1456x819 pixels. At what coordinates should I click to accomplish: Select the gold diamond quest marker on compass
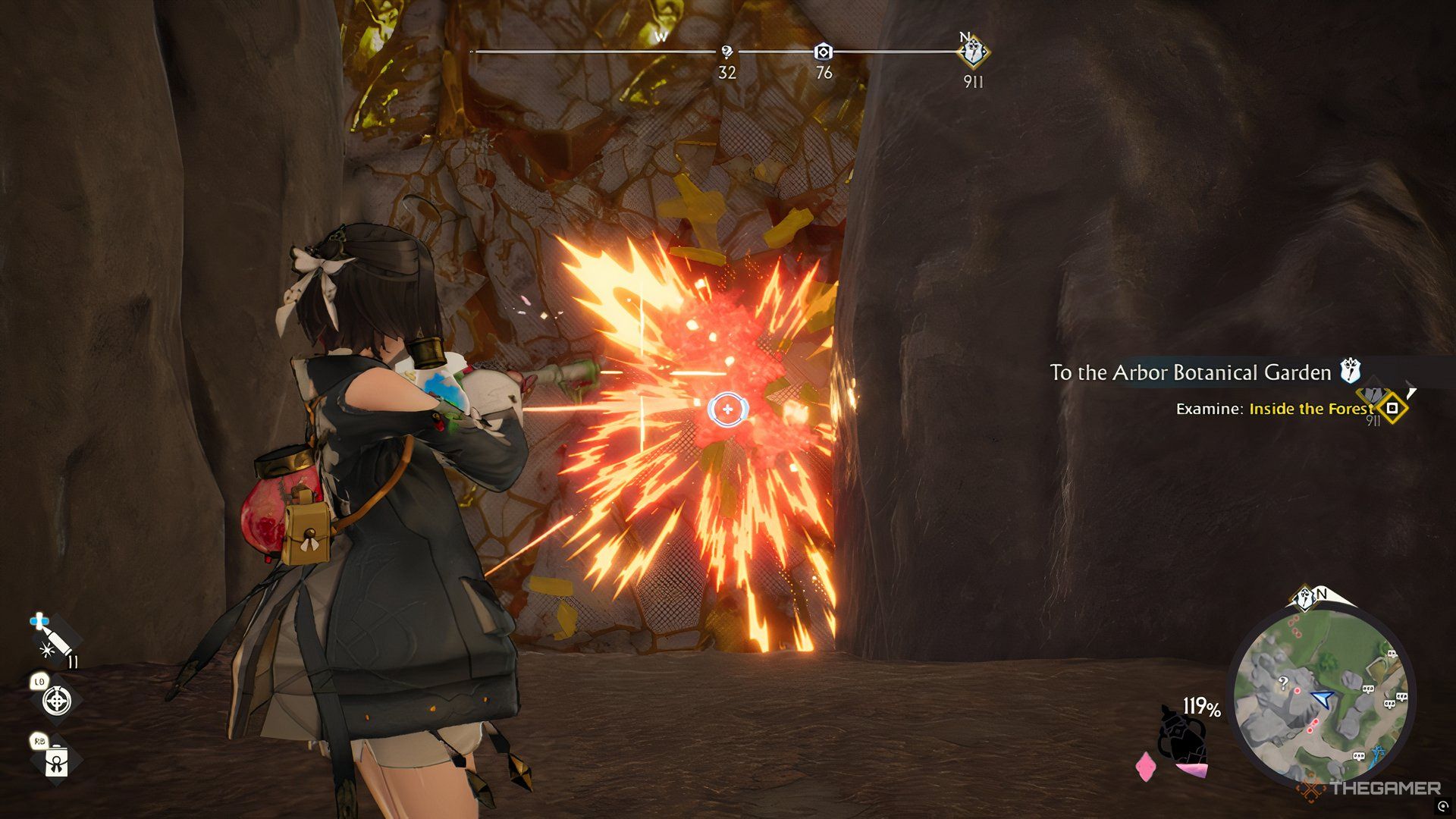[x=972, y=53]
